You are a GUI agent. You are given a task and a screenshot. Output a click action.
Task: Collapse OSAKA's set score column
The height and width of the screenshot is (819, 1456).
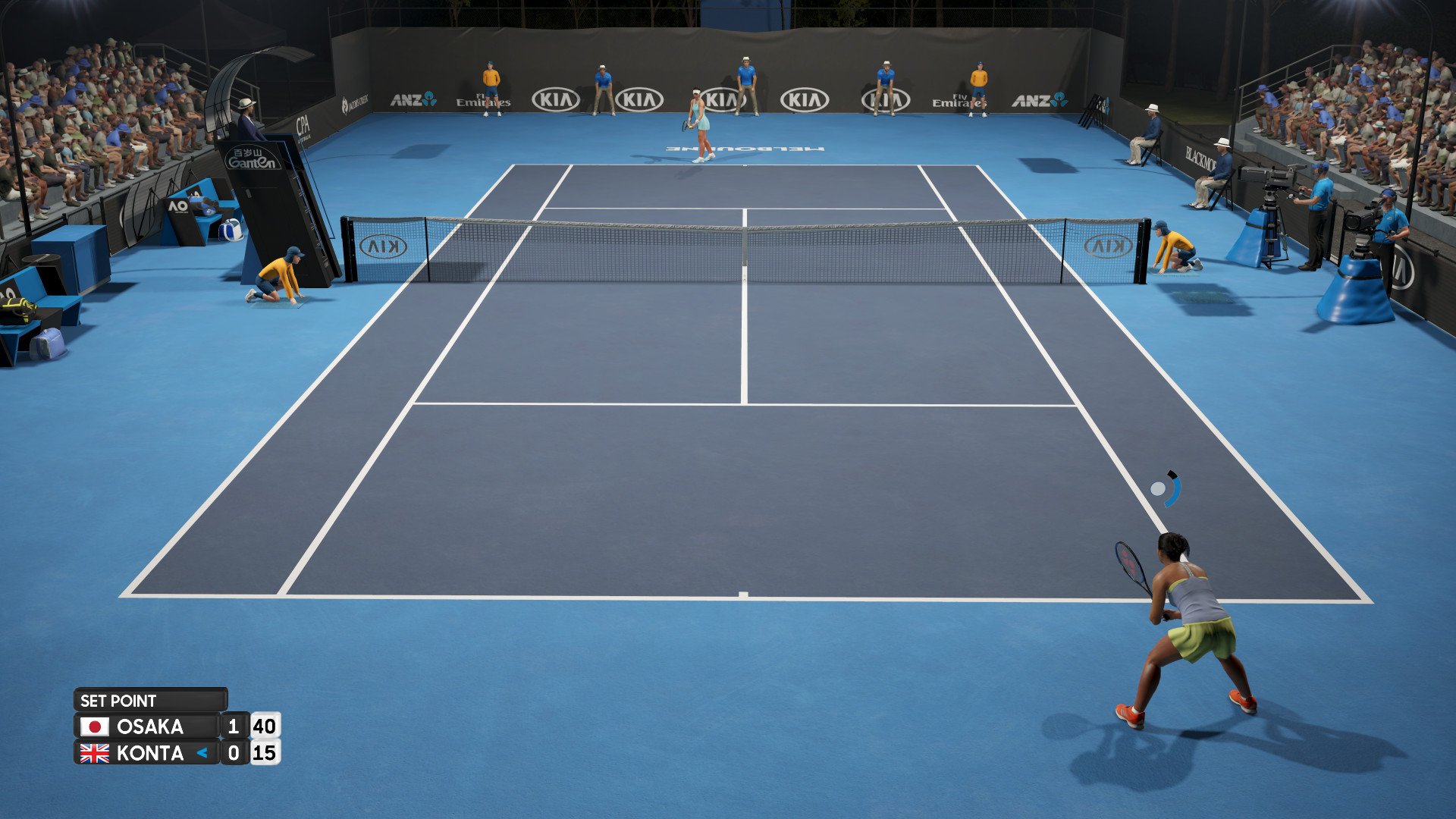(233, 726)
